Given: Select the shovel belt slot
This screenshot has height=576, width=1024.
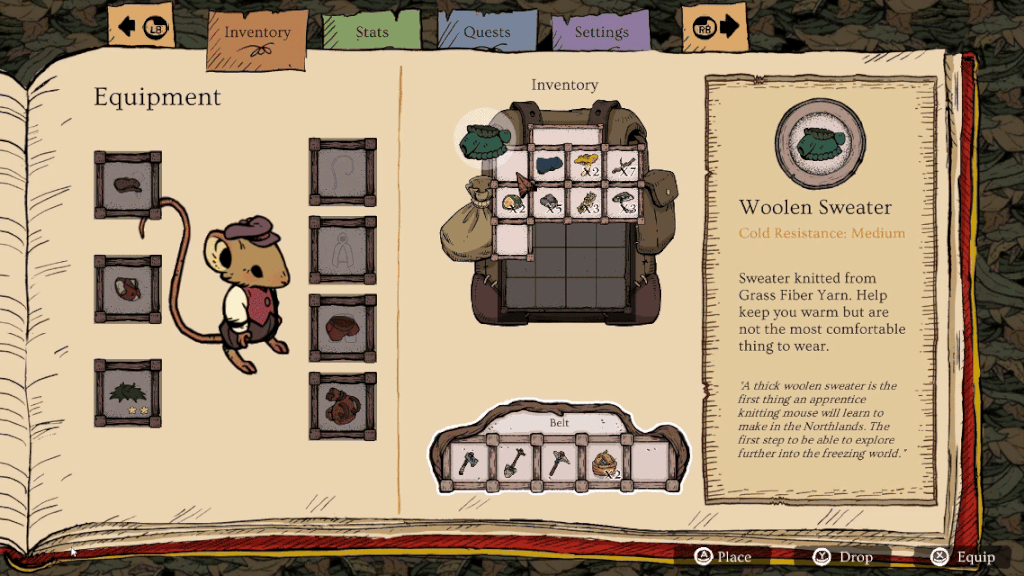Looking at the screenshot, I should (x=511, y=462).
